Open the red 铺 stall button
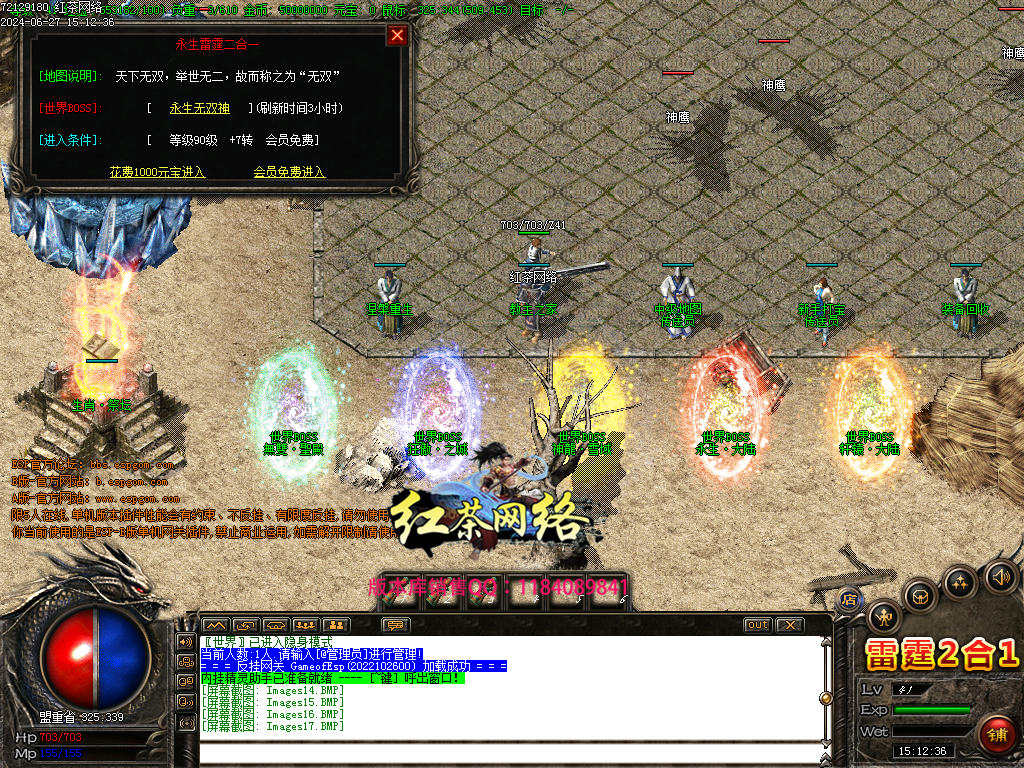Viewport: 1024px width, 768px height. coord(995,733)
